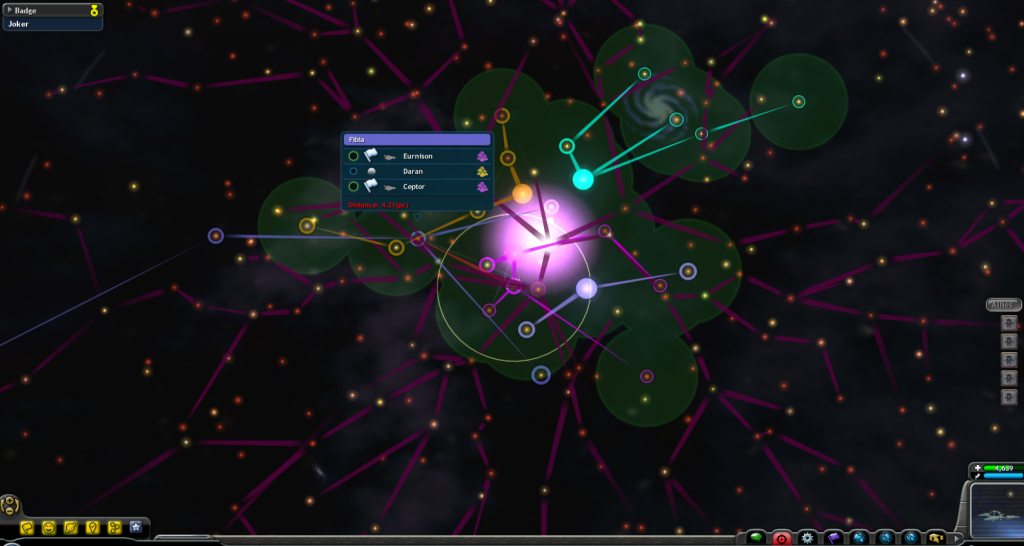Toggle the connected nodes map filter
Screen dimensions: 1024x546
(x=114, y=527)
